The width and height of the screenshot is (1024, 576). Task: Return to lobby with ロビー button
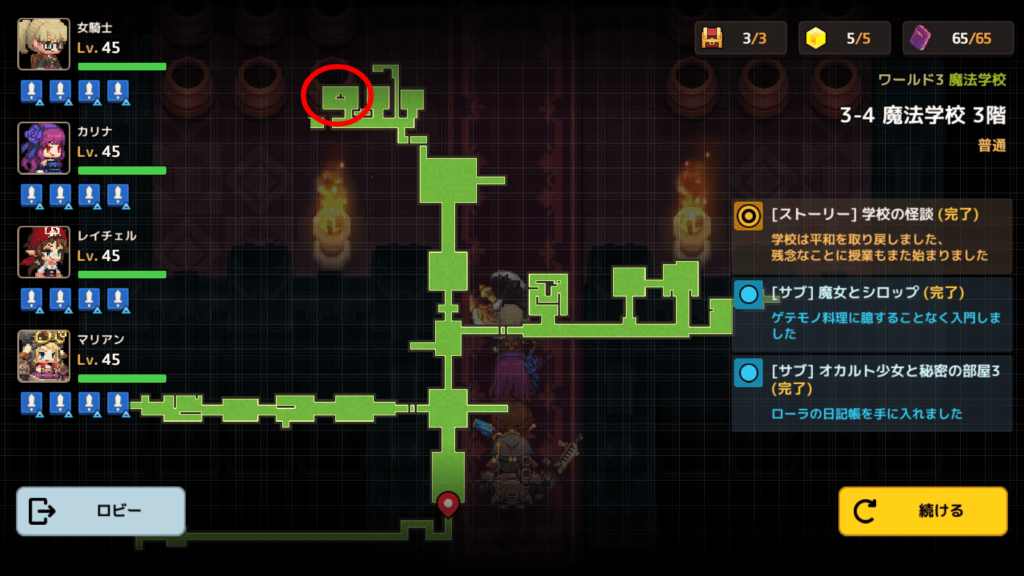pos(100,511)
